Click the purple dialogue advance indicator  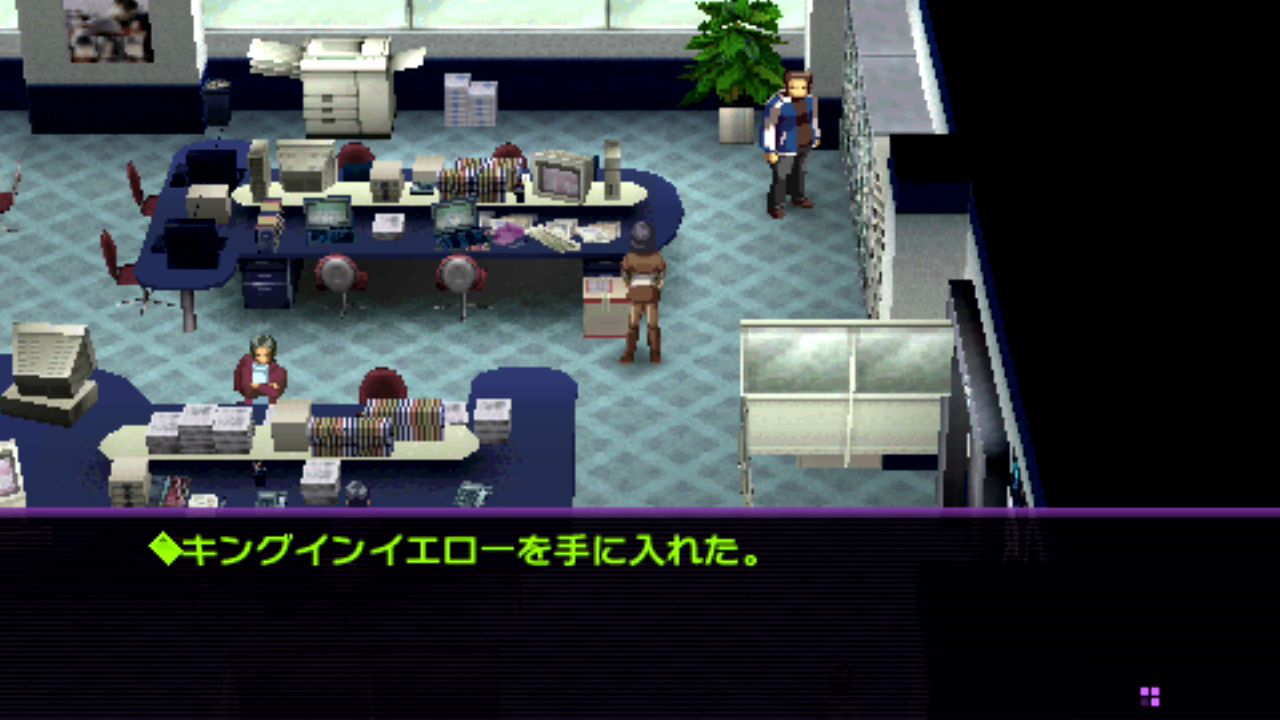tap(1150, 696)
